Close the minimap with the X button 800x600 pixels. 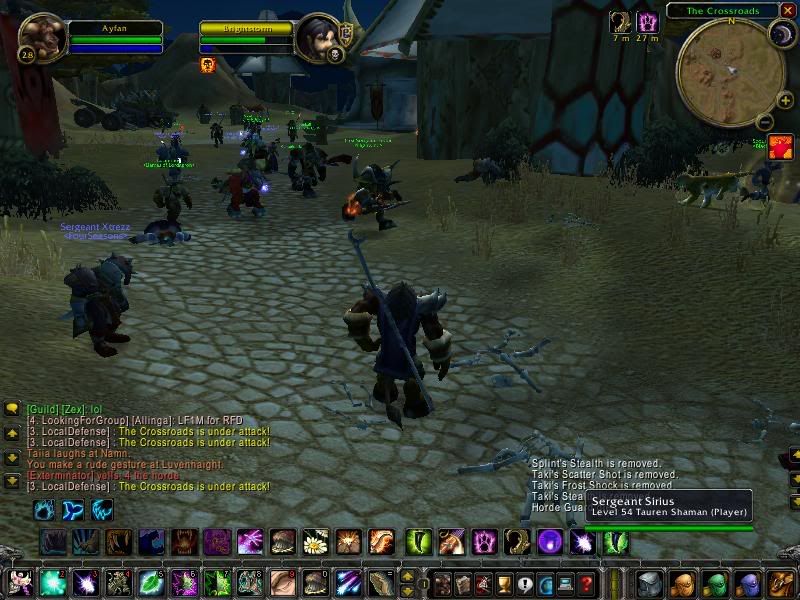tap(788, 11)
